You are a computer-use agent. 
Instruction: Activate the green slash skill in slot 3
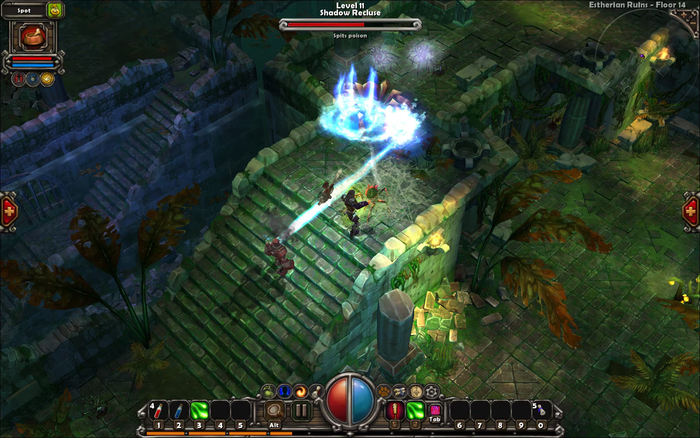(x=199, y=410)
